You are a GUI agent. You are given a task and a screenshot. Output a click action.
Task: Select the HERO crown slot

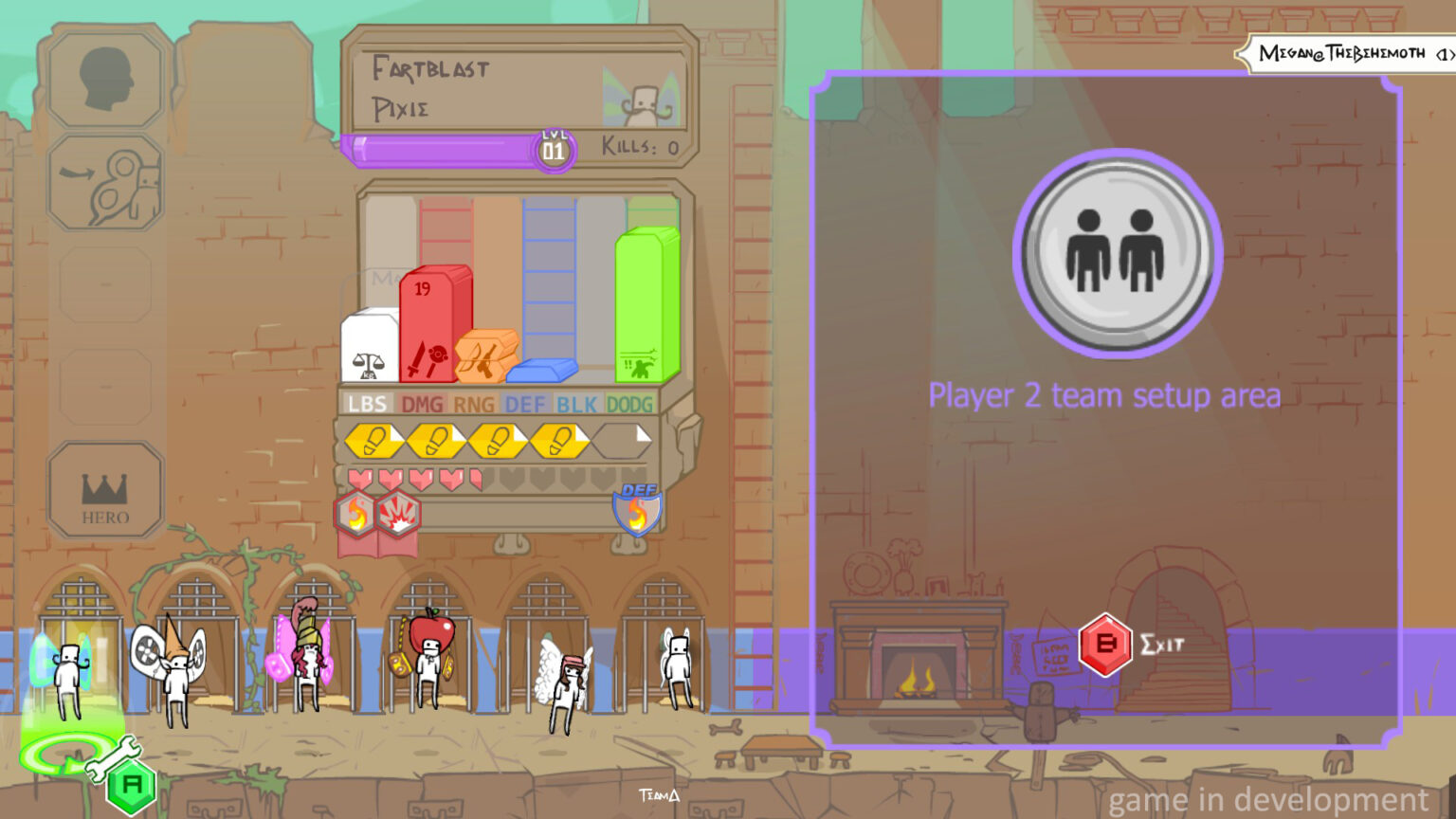104,488
